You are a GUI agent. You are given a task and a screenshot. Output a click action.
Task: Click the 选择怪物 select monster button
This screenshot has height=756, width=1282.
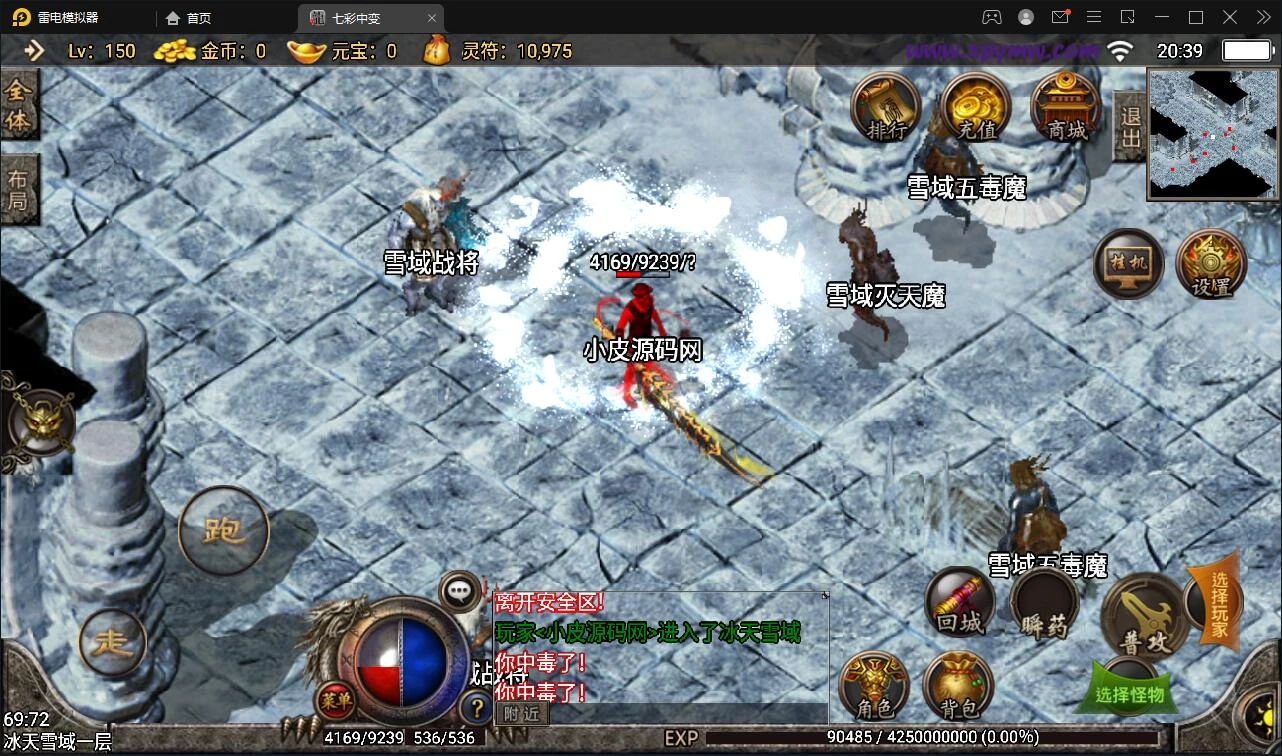(1129, 691)
